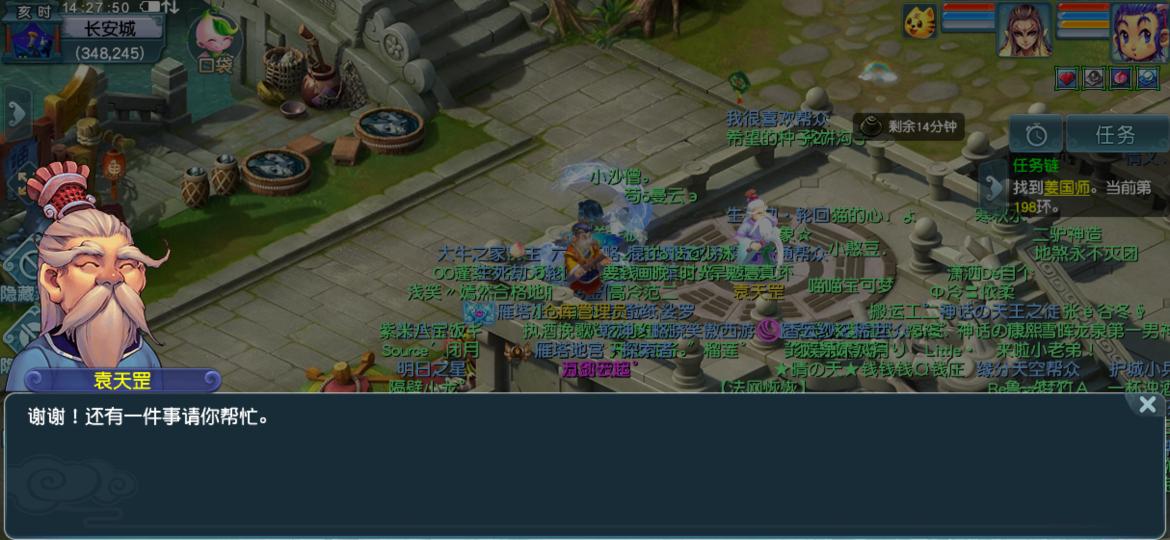Collapse the quest tracker with its arrow
1170x540 pixels.
coord(993,186)
